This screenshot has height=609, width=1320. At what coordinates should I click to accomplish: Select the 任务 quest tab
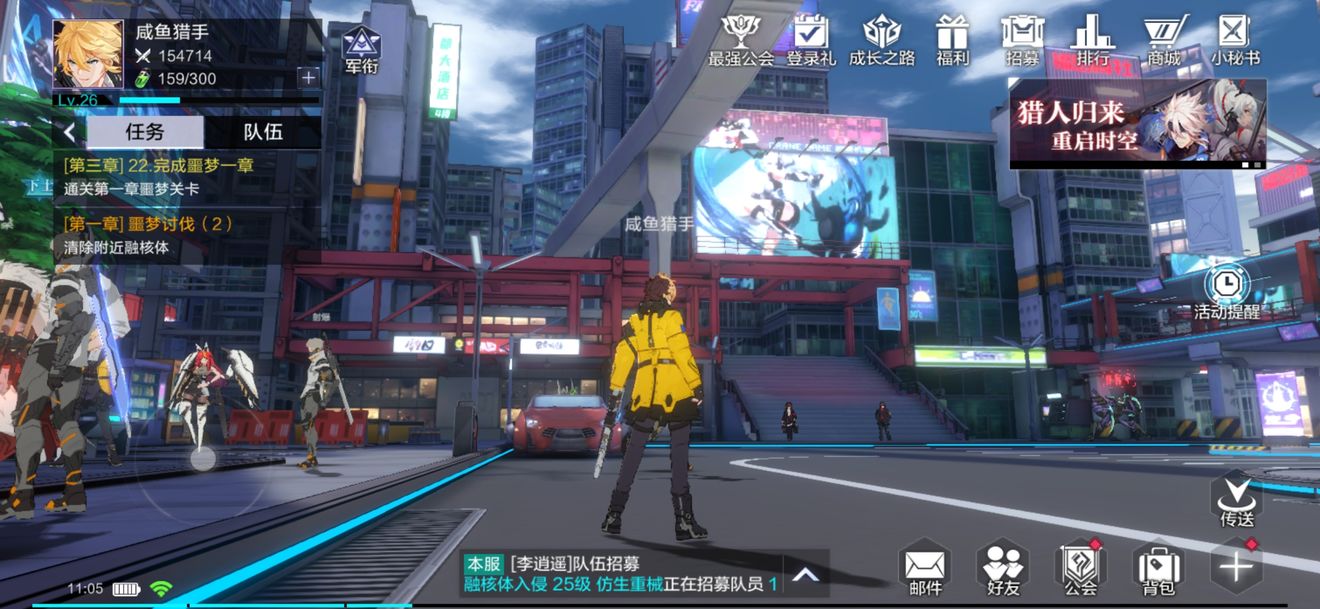[145, 132]
